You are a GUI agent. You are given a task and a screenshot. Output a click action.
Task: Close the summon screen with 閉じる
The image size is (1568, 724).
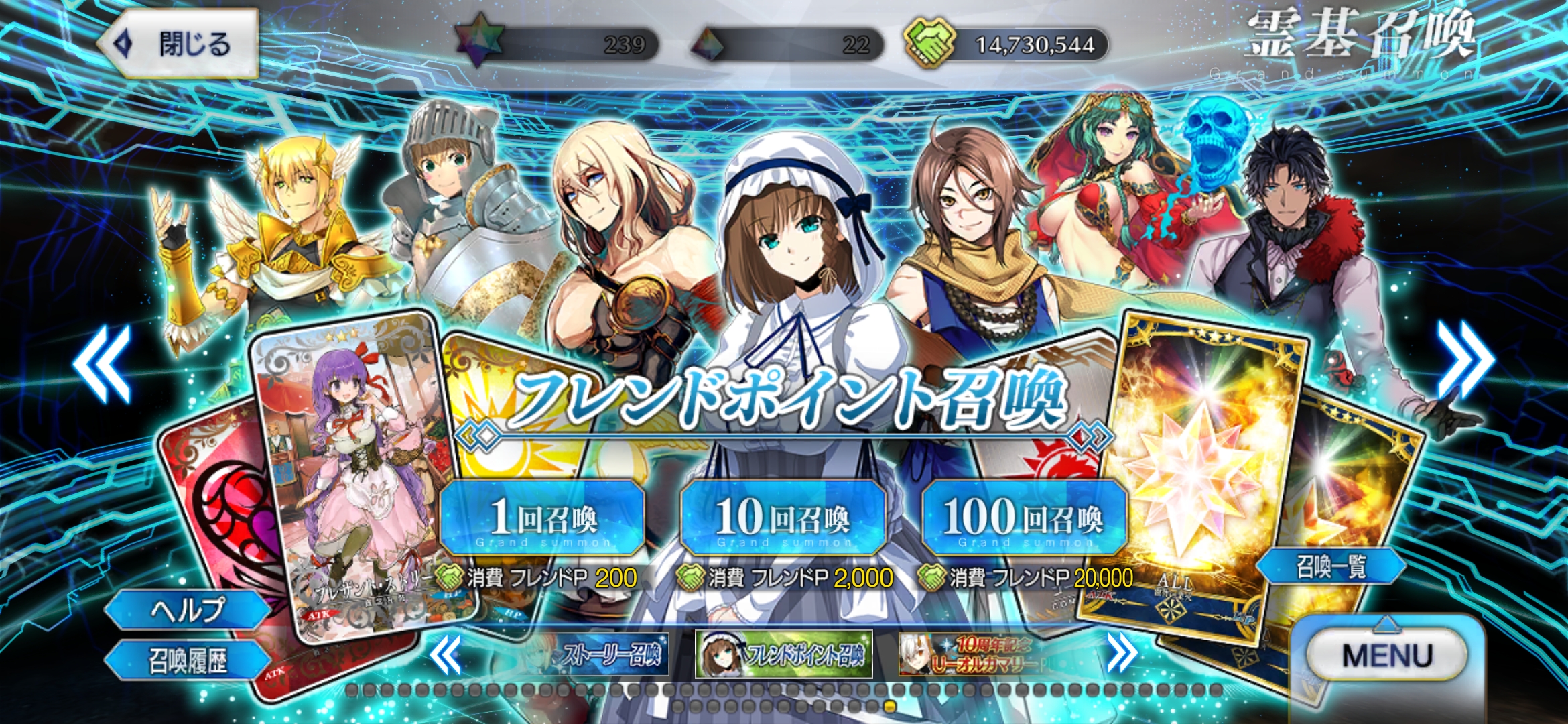tap(178, 44)
